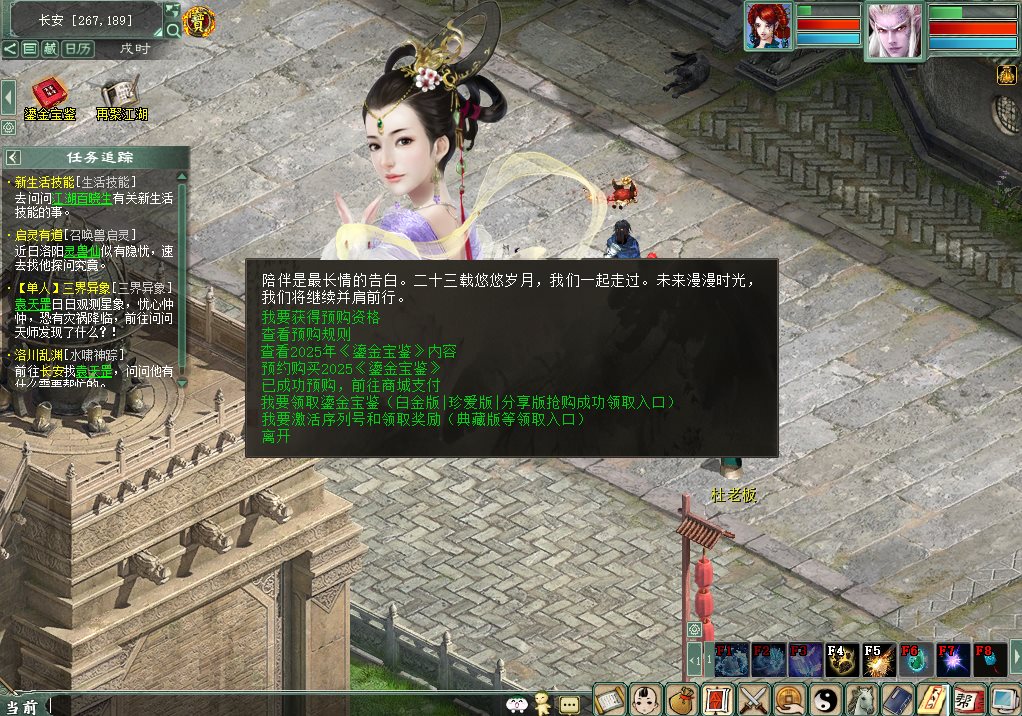This screenshot has height=716, width=1022.
Task: Open '查看2025年《鎏金宝鉴》内容' option
Action: pyautogui.click(x=358, y=351)
